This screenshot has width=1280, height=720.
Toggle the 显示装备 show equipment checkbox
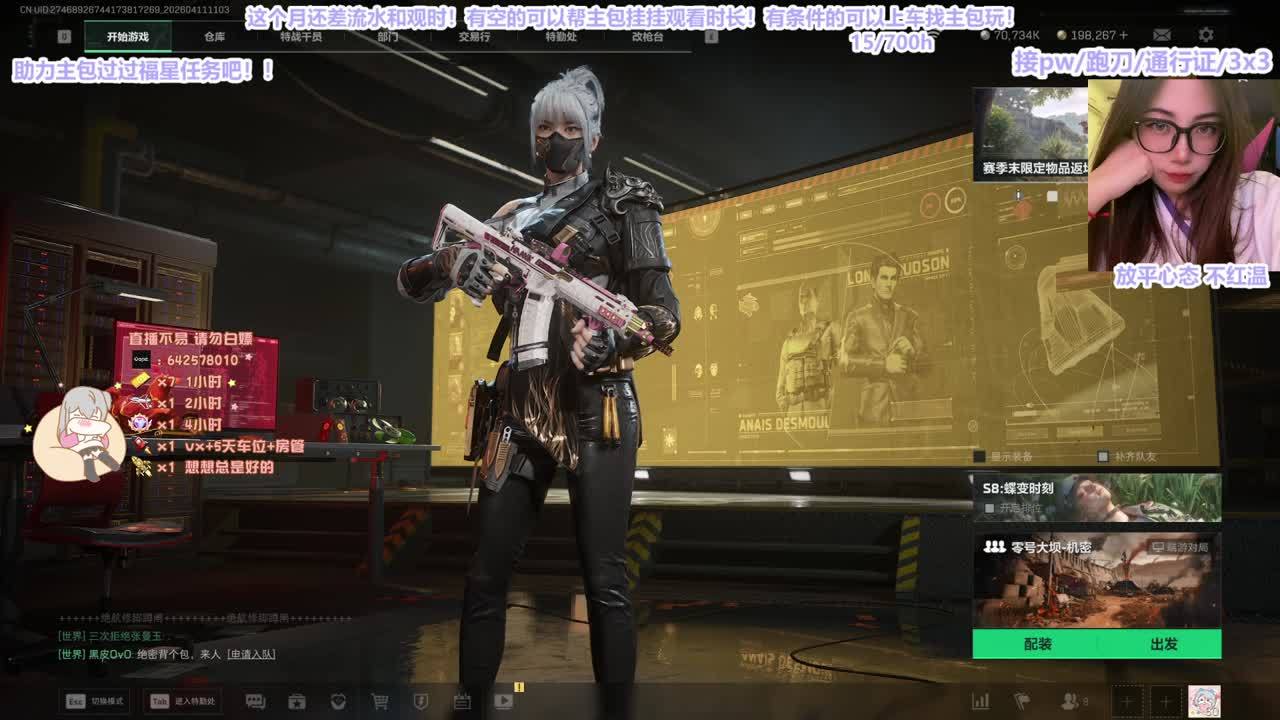pos(980,457)
